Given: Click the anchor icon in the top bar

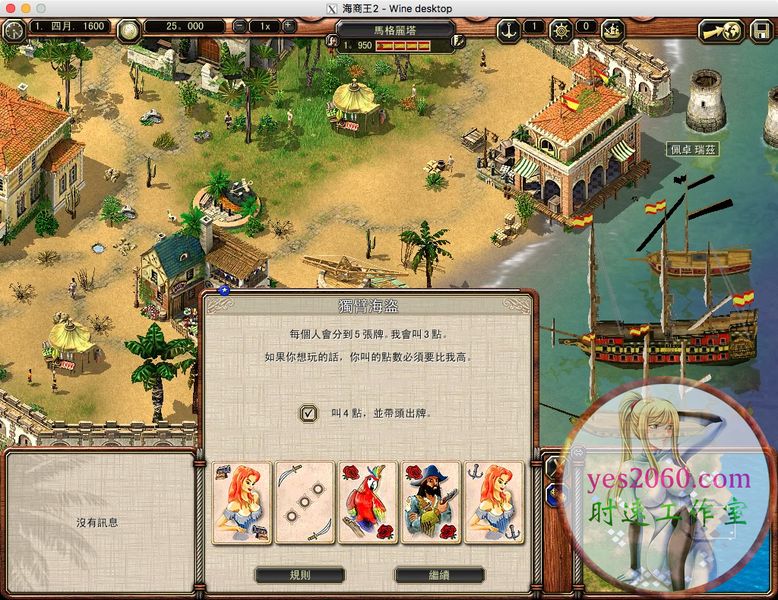Looking at the screenshot, I should pos(509,28).
